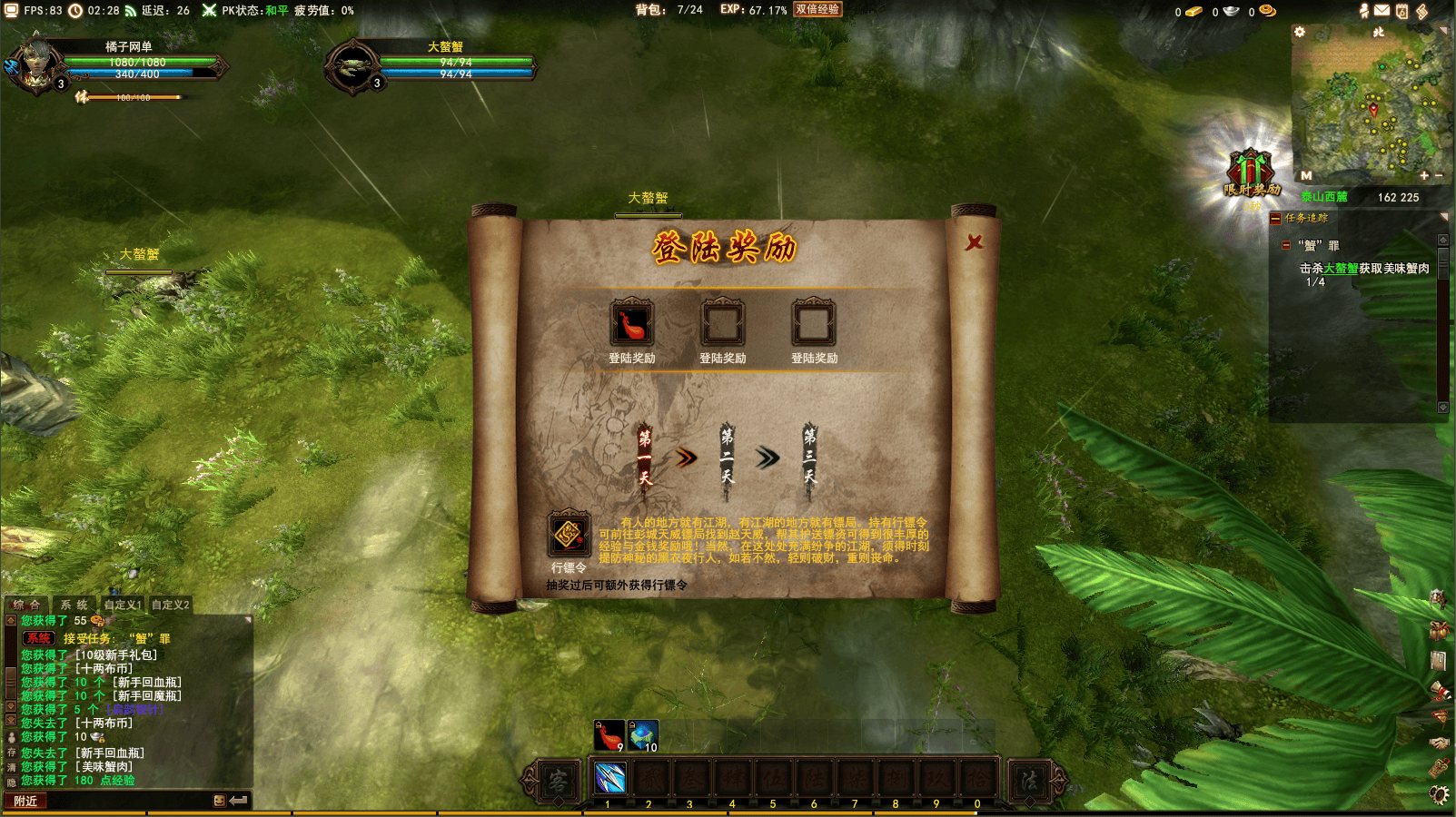1456x817 pixels.
Task: Switch to the 系统 chat tab
Action: click(74, 605)
